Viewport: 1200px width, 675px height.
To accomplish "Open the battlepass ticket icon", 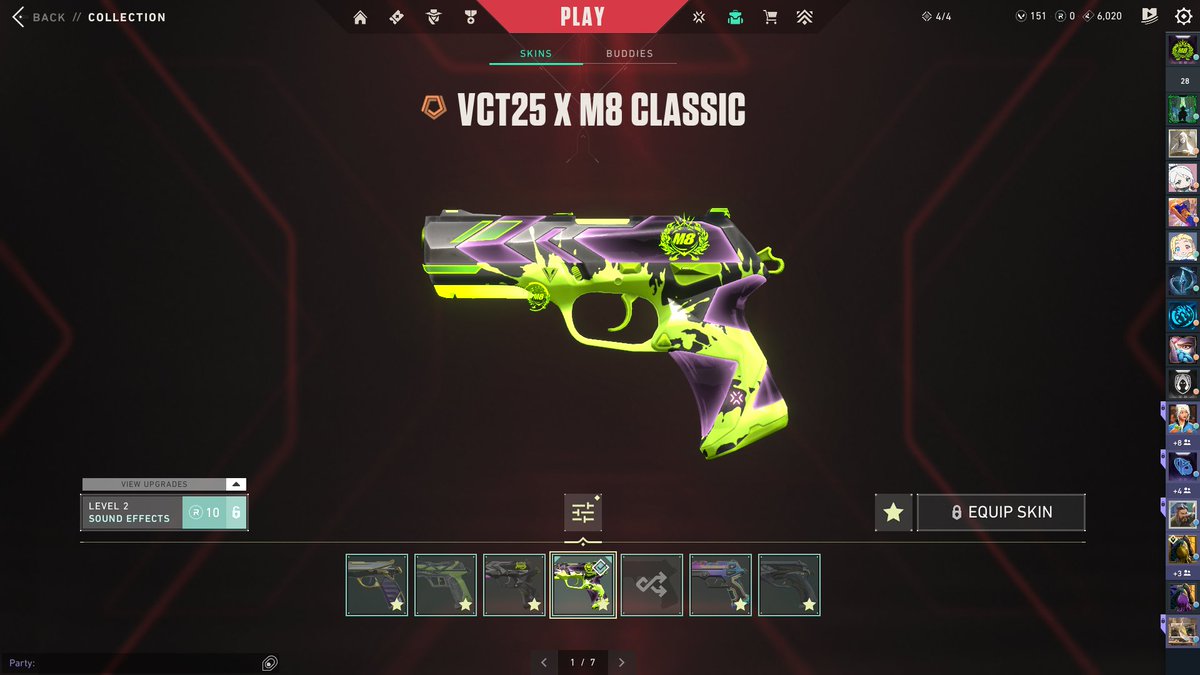I will pyautogui.click(x=397, y=17).
